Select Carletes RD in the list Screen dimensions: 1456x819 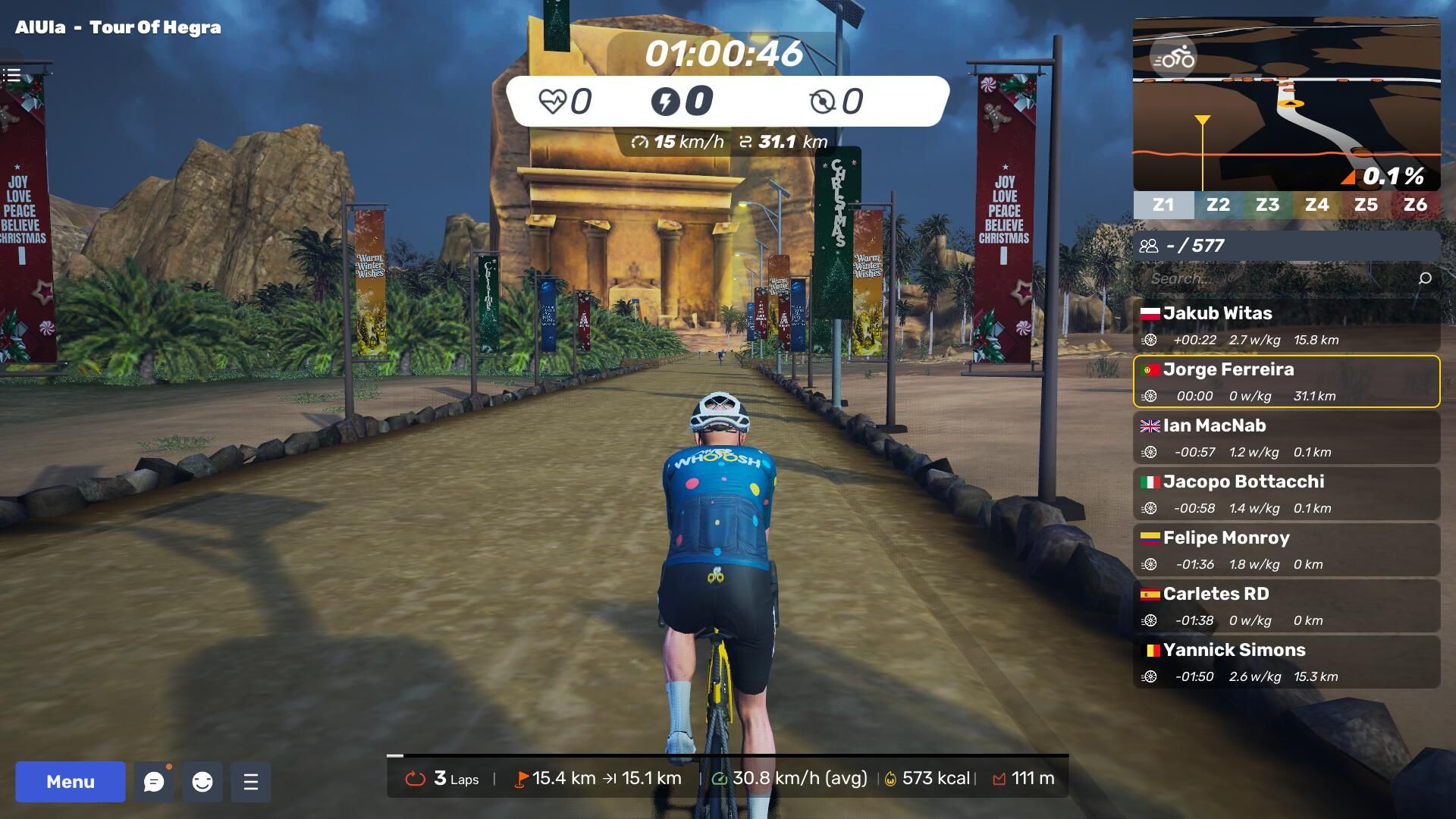click(x=1286, y=606)
